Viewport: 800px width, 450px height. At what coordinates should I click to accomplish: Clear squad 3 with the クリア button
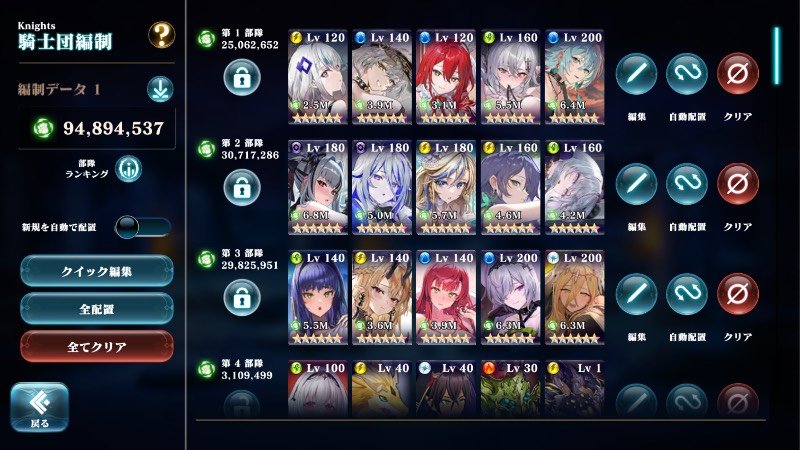tap(738, 294)
